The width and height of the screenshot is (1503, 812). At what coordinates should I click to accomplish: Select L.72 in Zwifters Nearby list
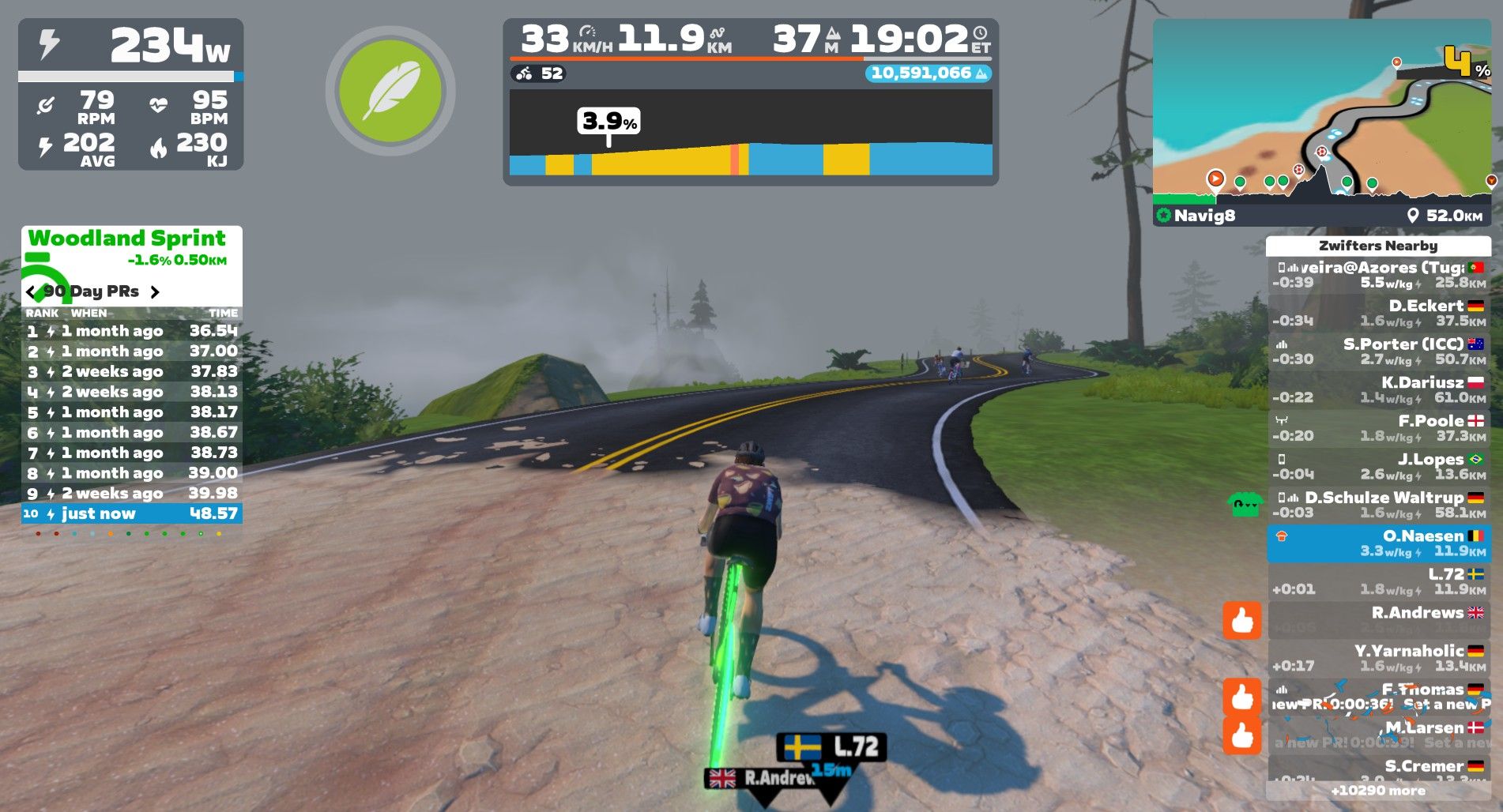(1378, 581)
